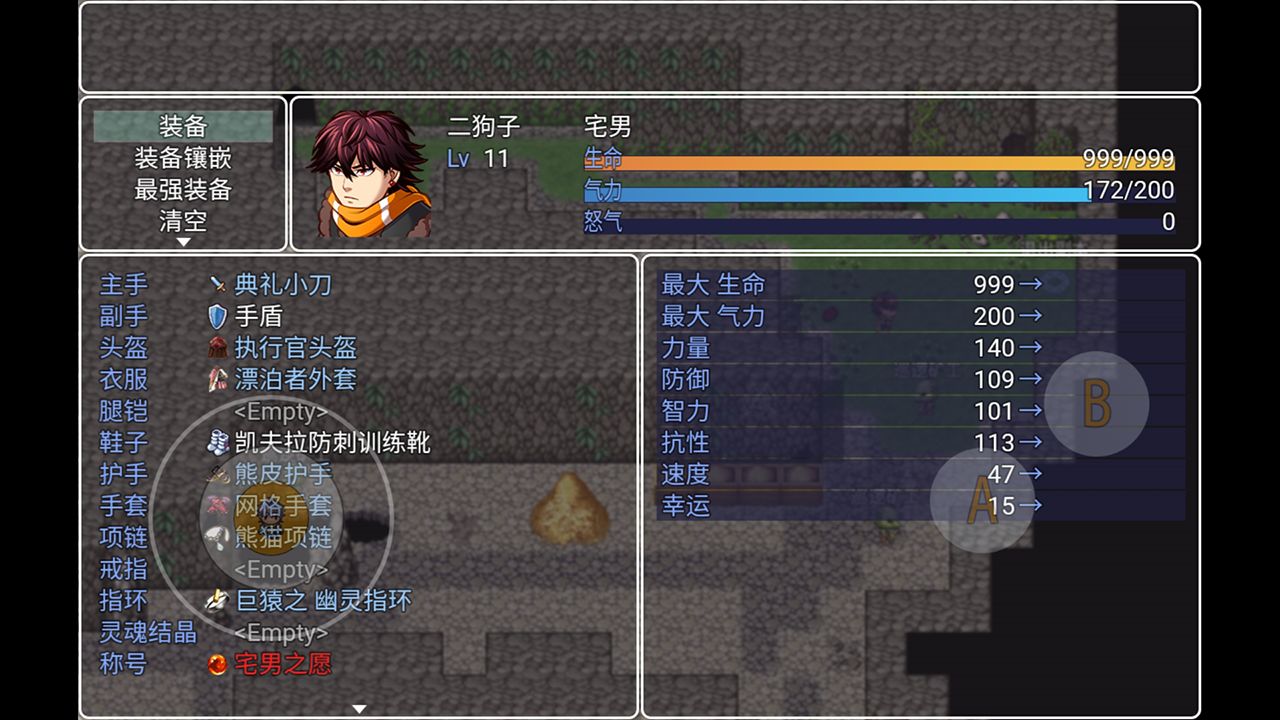
Task: Expand the command list via the arrow below 清空
Action: [182, 240]
